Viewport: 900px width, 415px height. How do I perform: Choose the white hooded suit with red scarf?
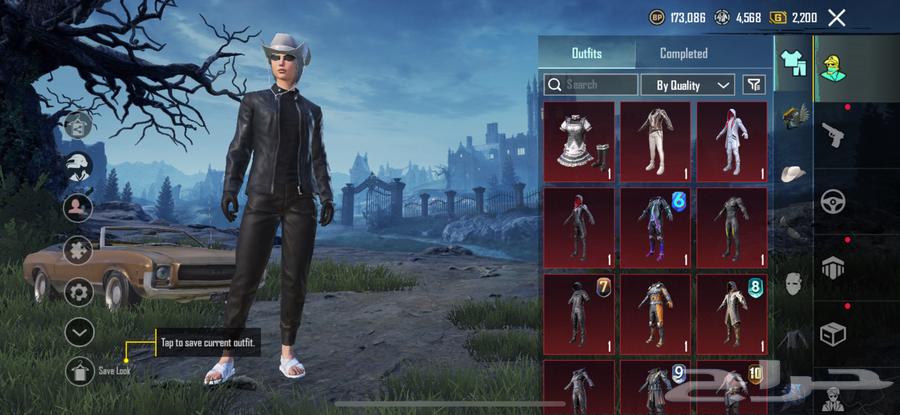click(732, 140)
